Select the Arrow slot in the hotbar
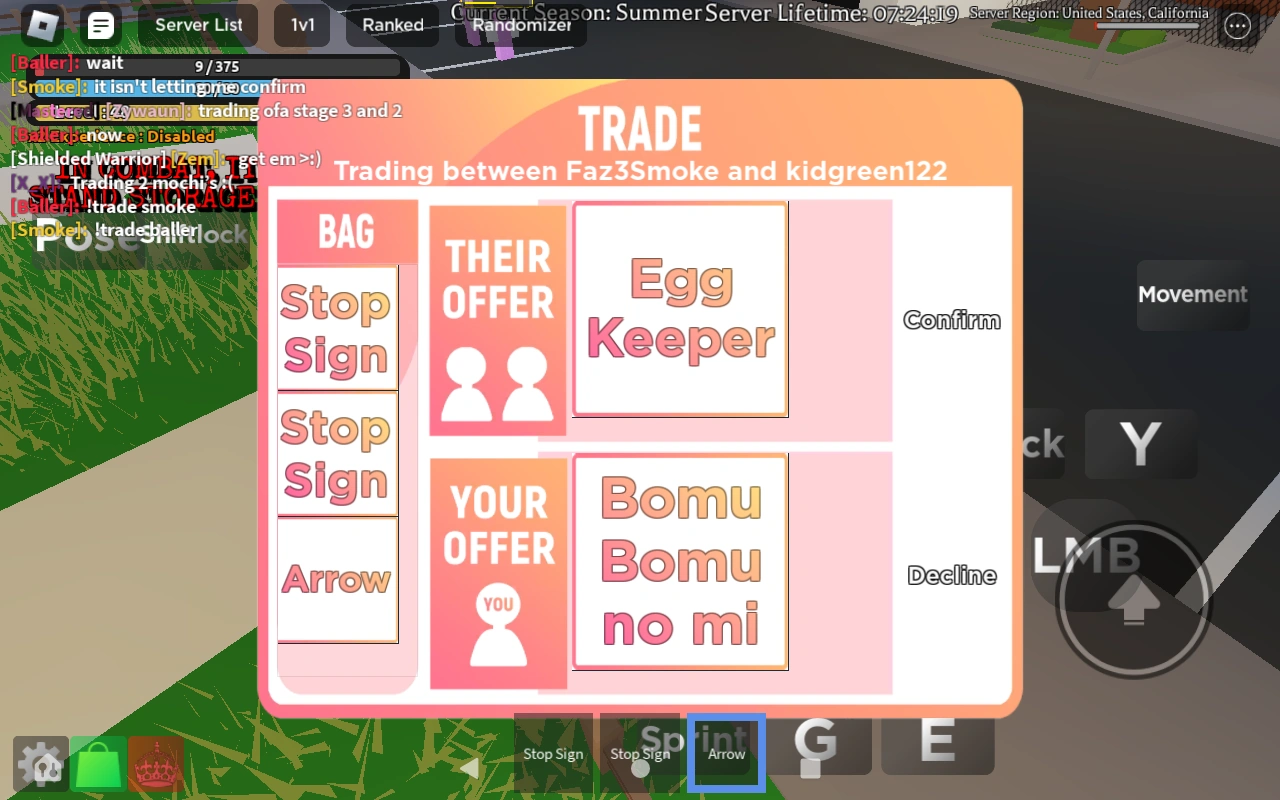 tap(726, 752)
